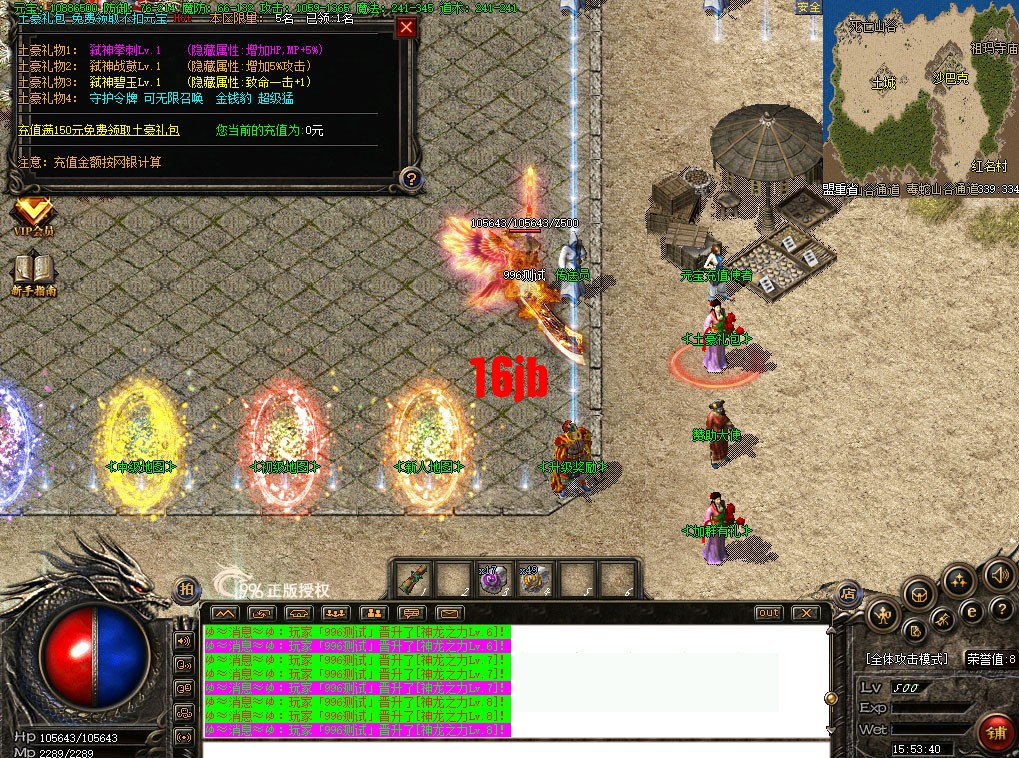Viewport: 1019px width, 758px height.
Task: Switch the 全体攻击模式 attack mode label
Action: pyautogui.click(x=906, y=660)
